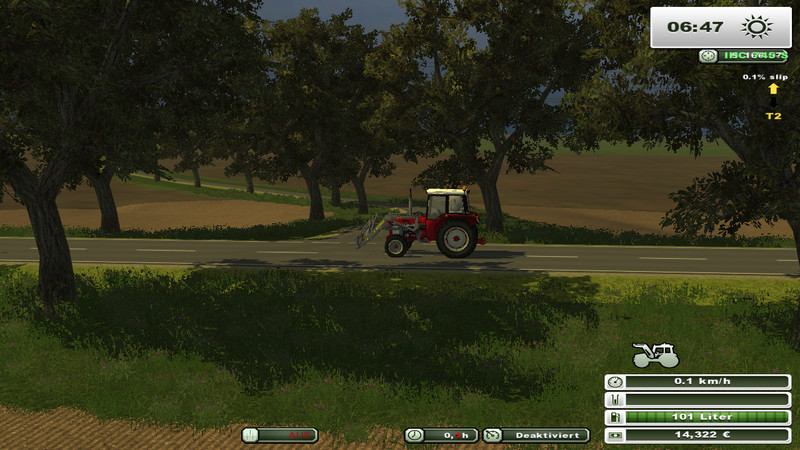800x450 pixels.
Task: Toggle the Deaktiviert status indicator
Action: coord(536,435)
